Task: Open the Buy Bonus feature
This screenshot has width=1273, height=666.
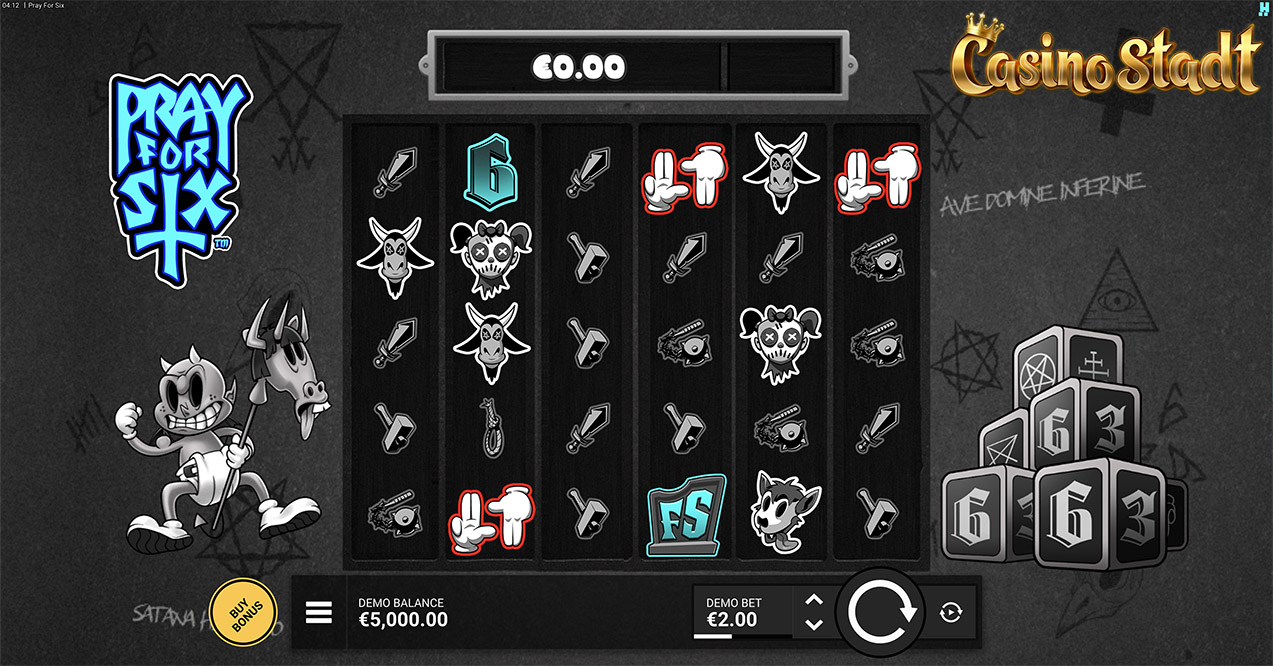Action: [x=243, y=611]
